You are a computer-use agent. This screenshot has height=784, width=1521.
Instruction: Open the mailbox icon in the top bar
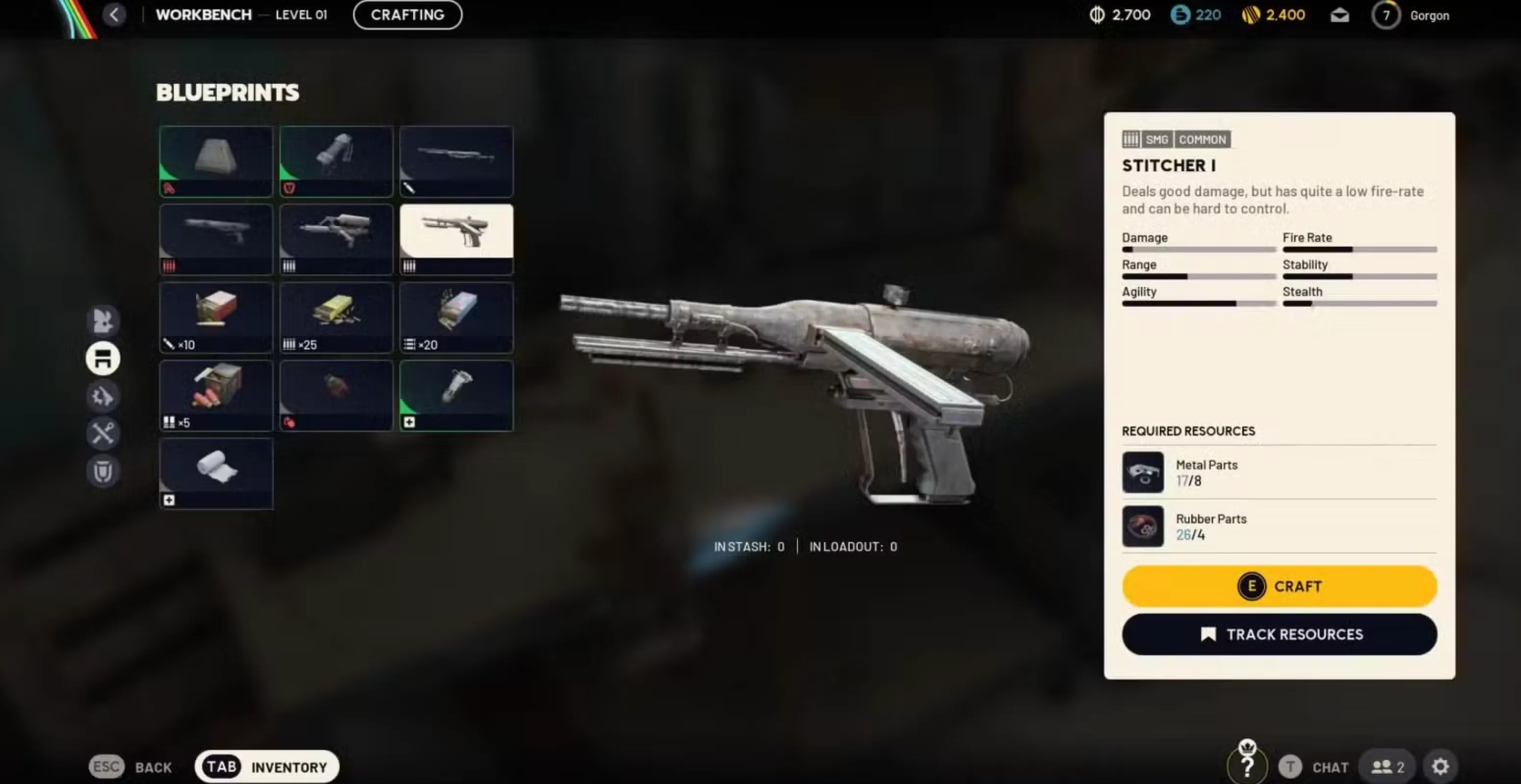pos(1339,15)
